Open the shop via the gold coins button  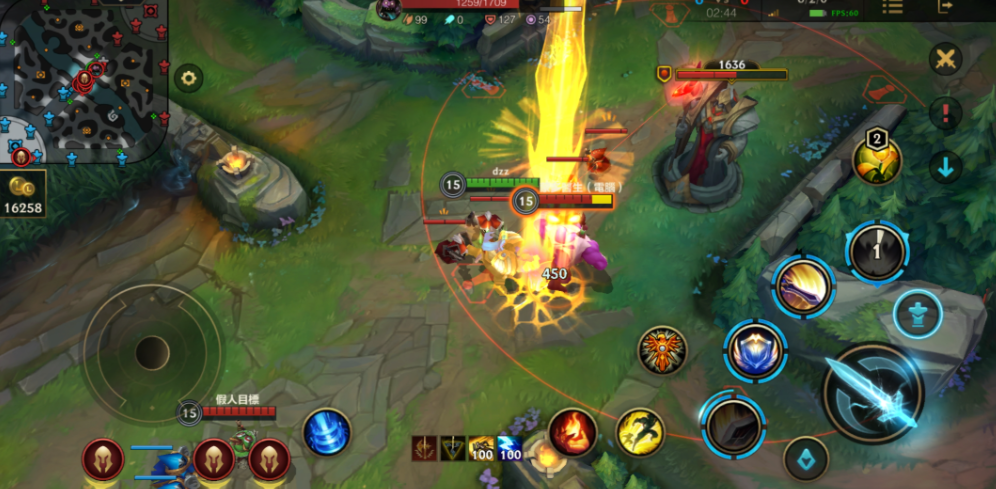pos(23,196)
